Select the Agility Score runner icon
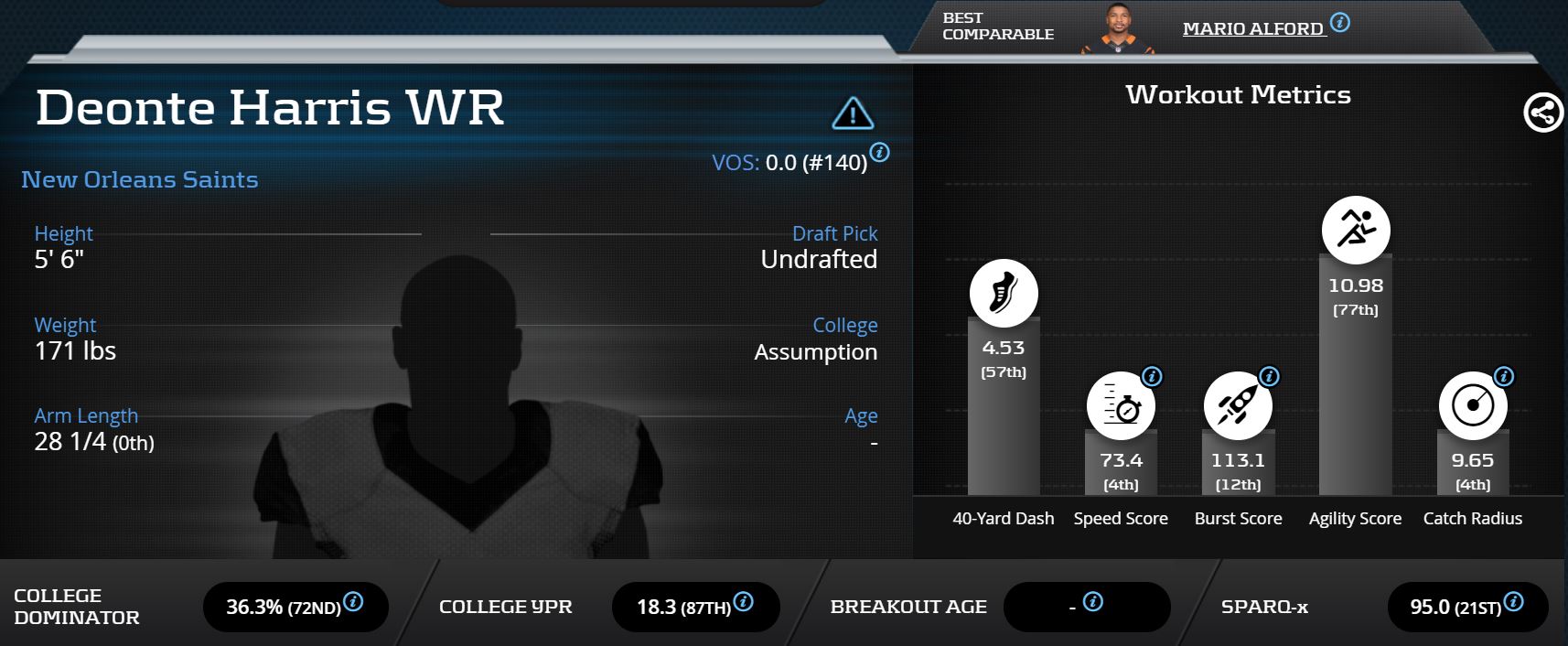 tap(1356, 230)
